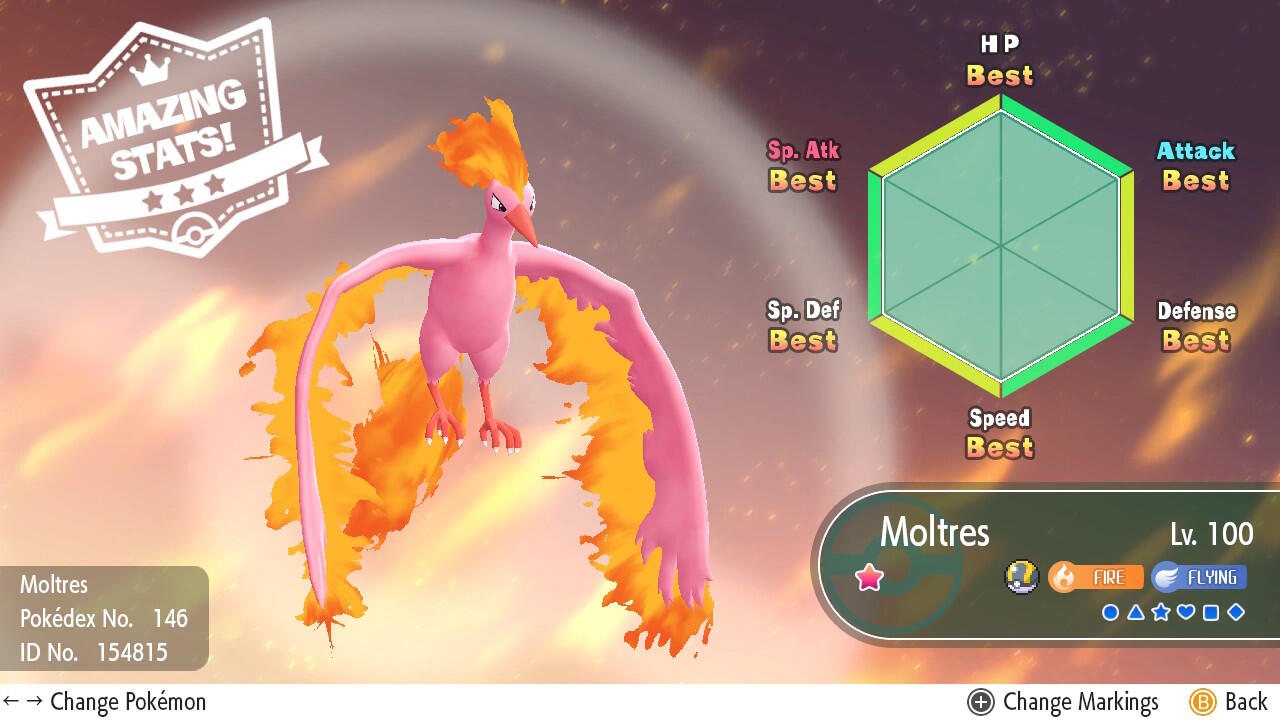Select the Change Pokémon option
Screen dimensions: 1280x720
(128, 701)
